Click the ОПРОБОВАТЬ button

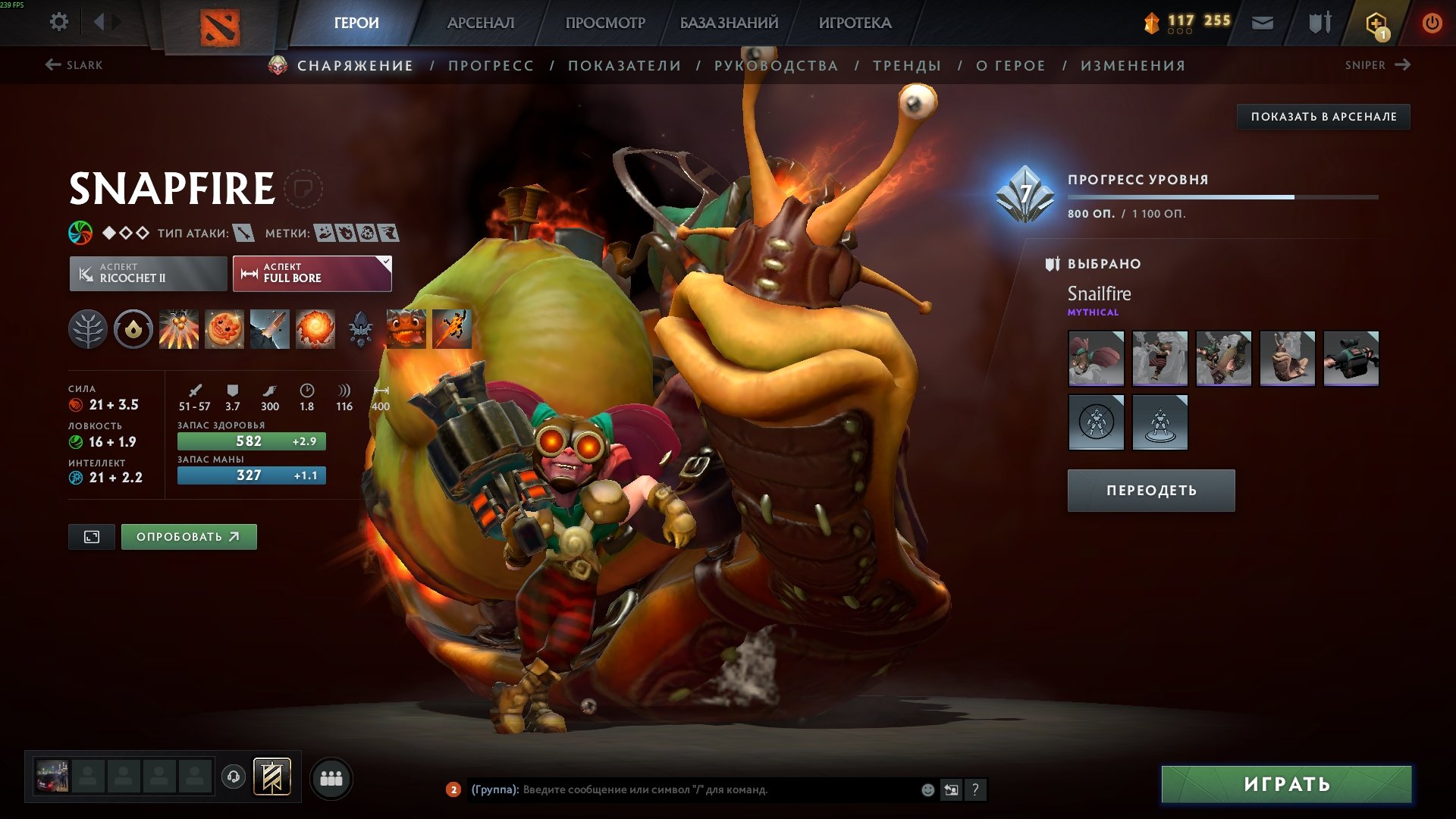[188, 536]
